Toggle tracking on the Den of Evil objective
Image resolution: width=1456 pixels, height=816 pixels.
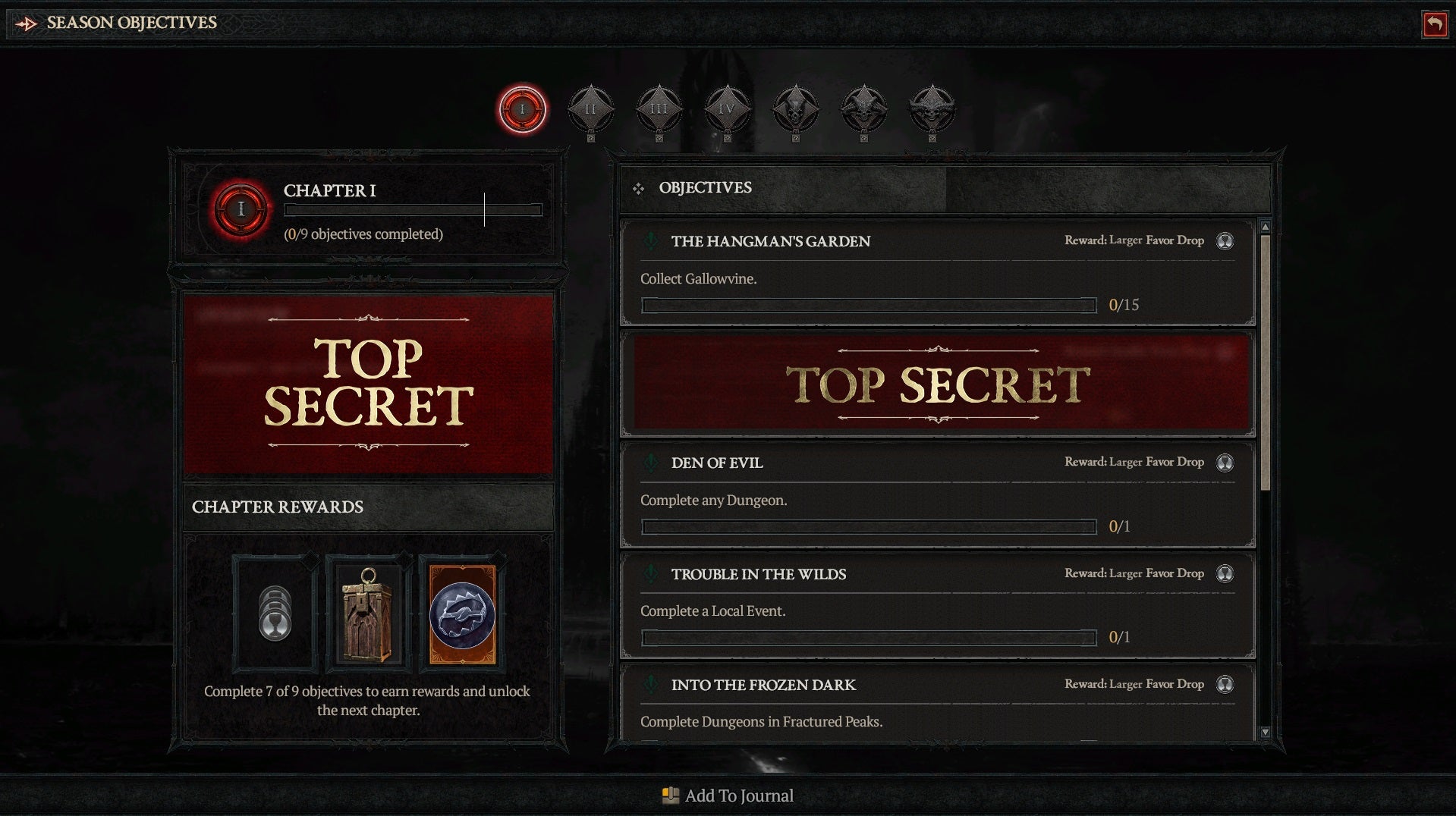click(x=650, y=463)
